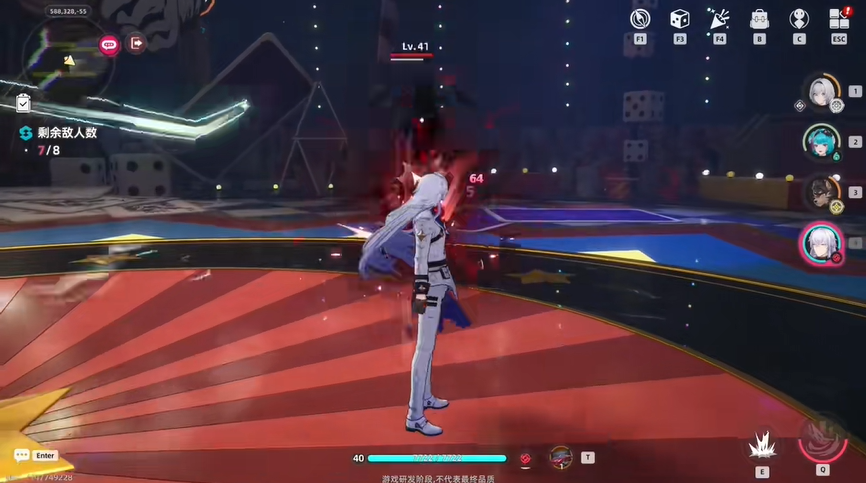Select the active pink-ringed character portrait
866x483 pixels.
point(819,242)
